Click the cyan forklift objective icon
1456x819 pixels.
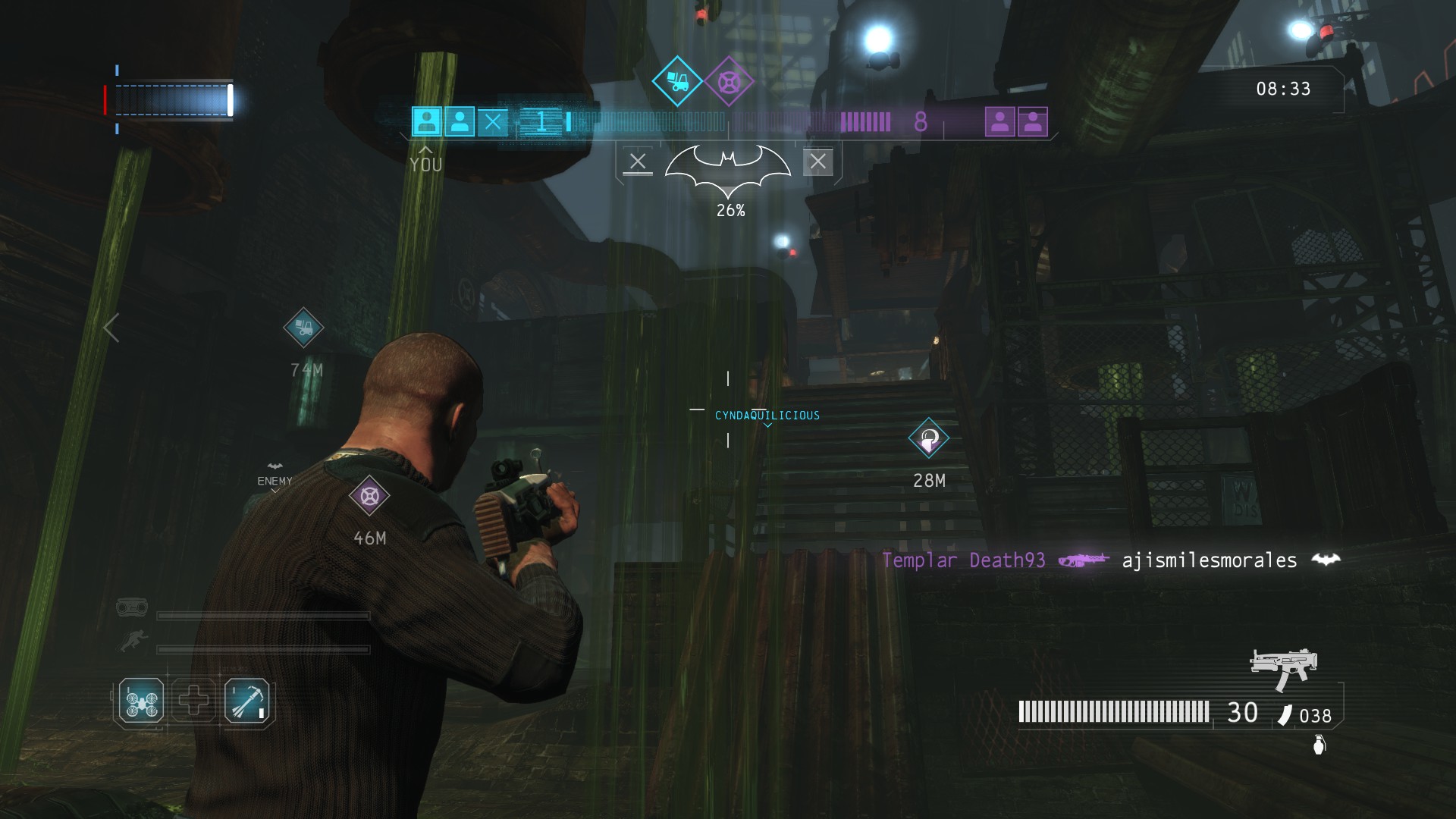tap(676, 80)
